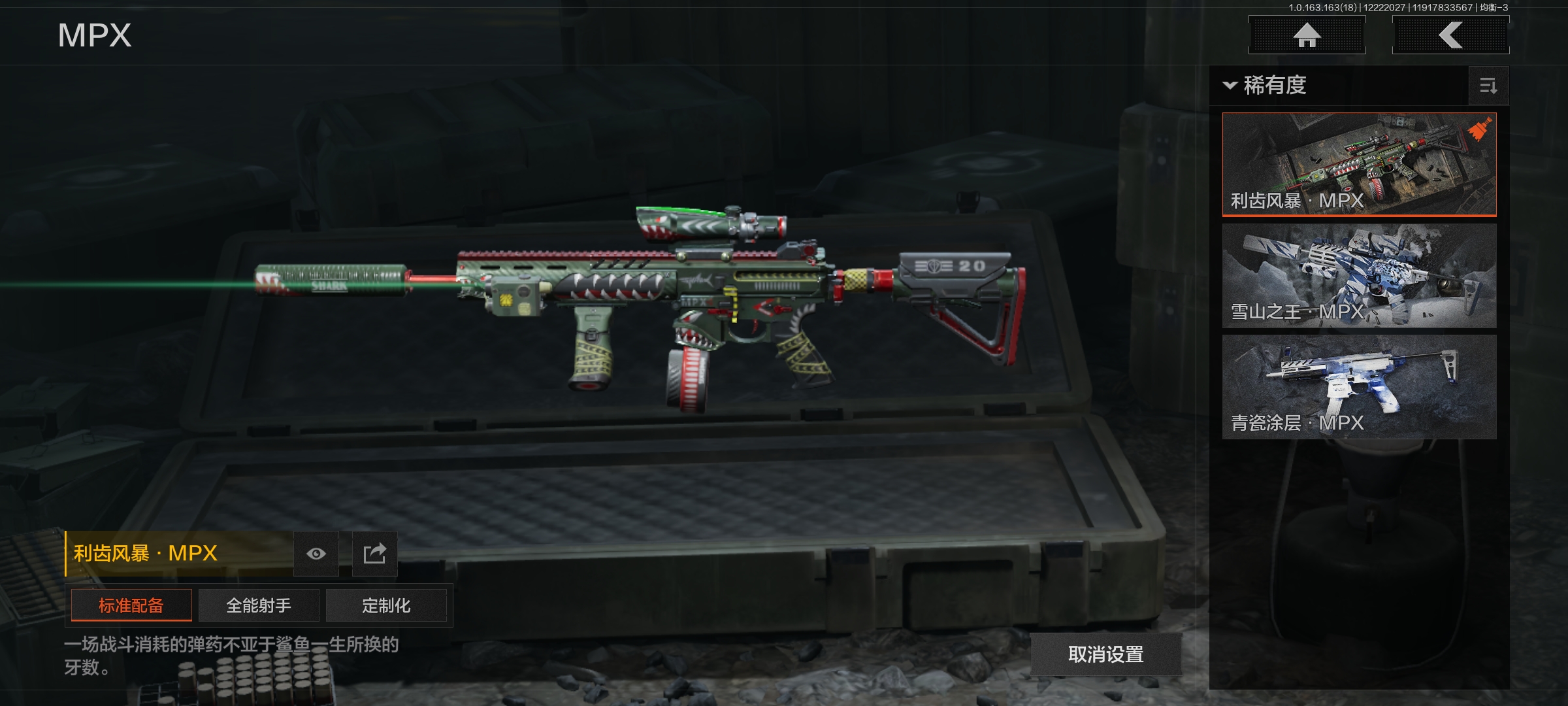1568x706 pixels.
Task: Select the 利齿风暴 · MPX skin thumbnail
Action: click(x=1359, y=163)
